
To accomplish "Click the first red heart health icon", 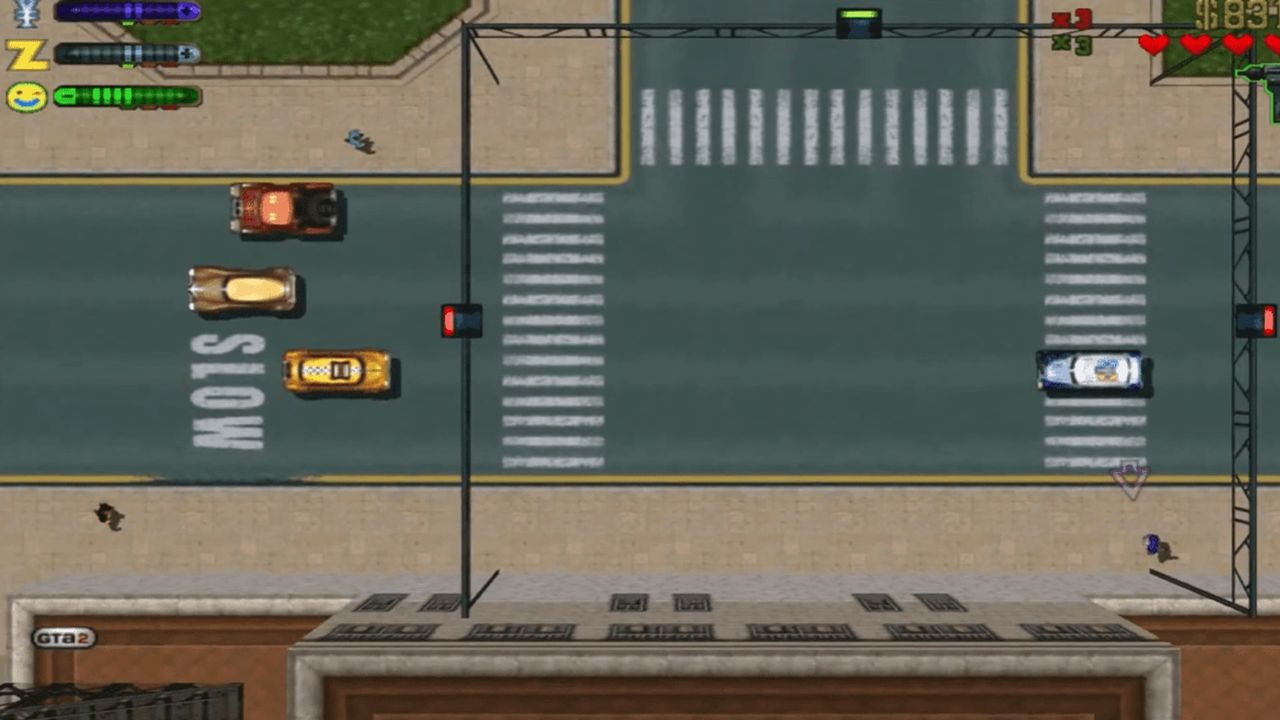I will pyautogui.click(x=1153, y=44).
